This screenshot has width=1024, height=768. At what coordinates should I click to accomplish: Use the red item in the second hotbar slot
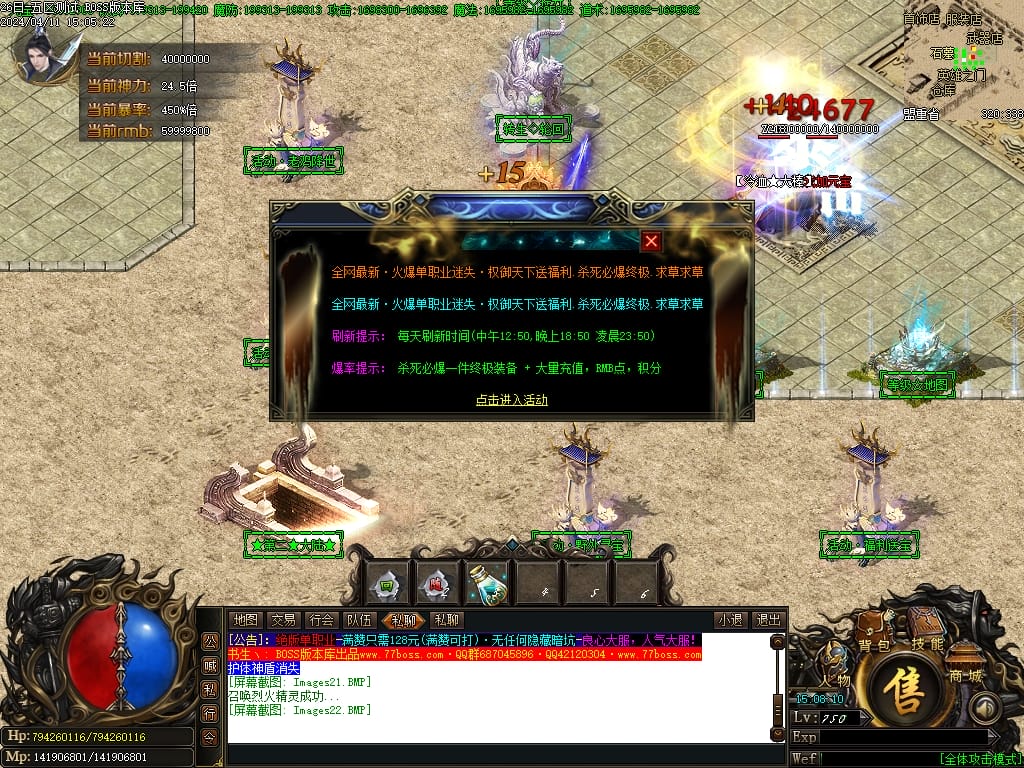[437, 585]
